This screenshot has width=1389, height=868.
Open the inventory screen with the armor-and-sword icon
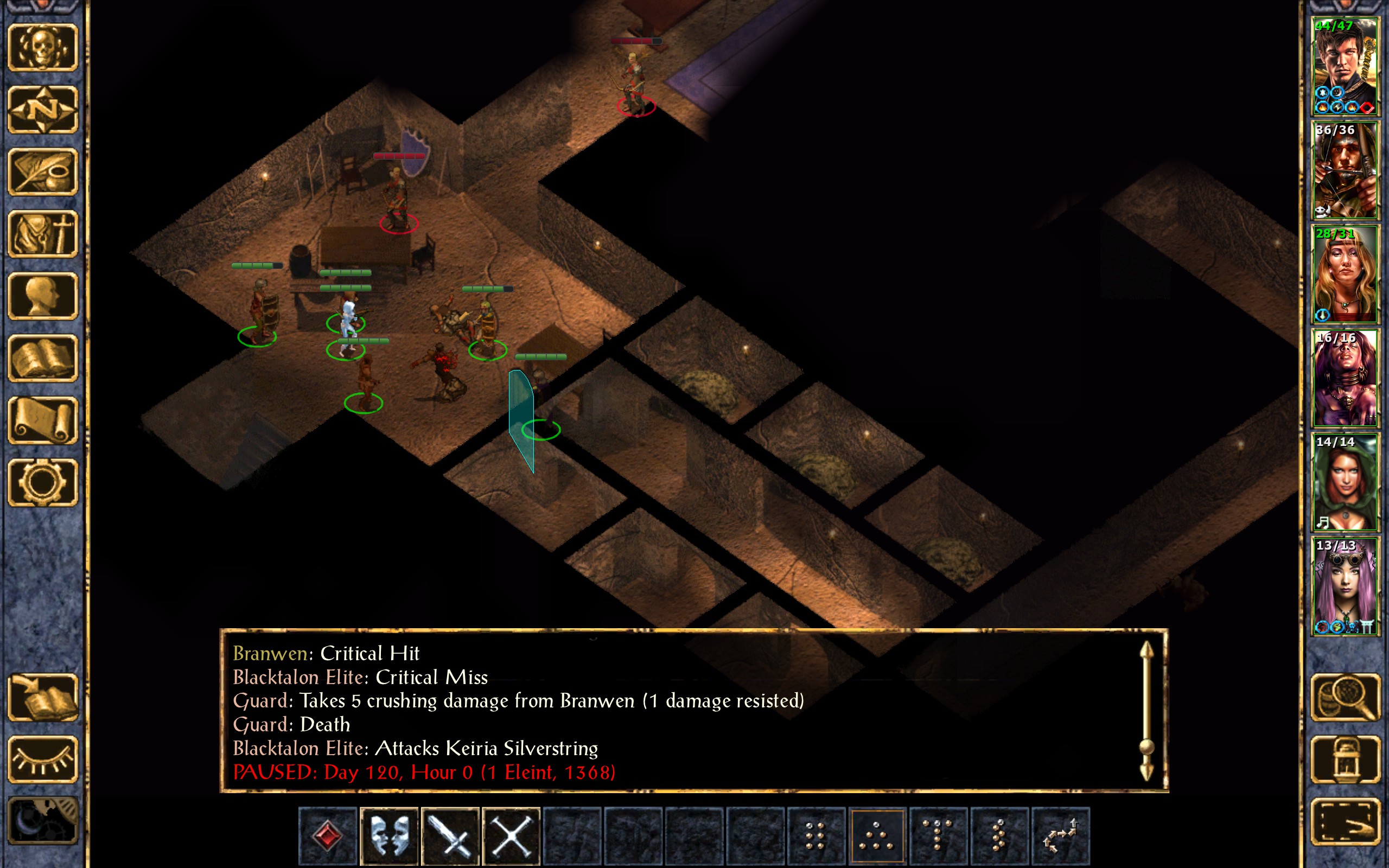pyautogui.click(x=43, y=234)
